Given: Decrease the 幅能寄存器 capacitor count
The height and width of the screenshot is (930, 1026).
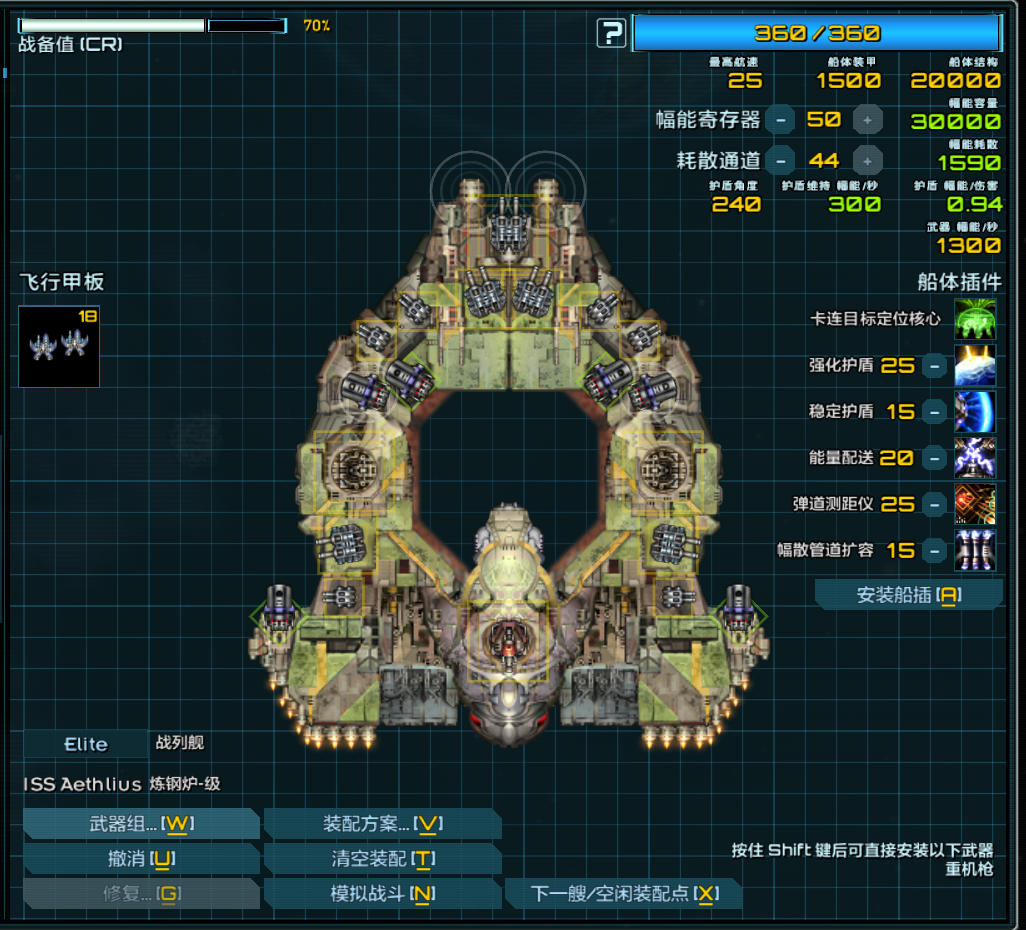Looking at the screenshot, I should click(780, 120).
